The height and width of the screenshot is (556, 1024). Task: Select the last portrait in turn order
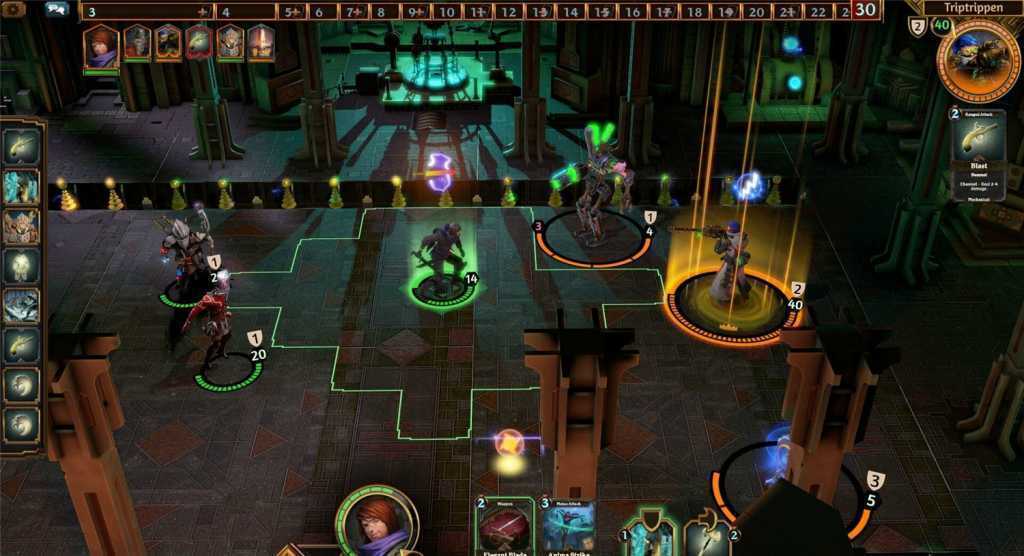coord(261,43)
